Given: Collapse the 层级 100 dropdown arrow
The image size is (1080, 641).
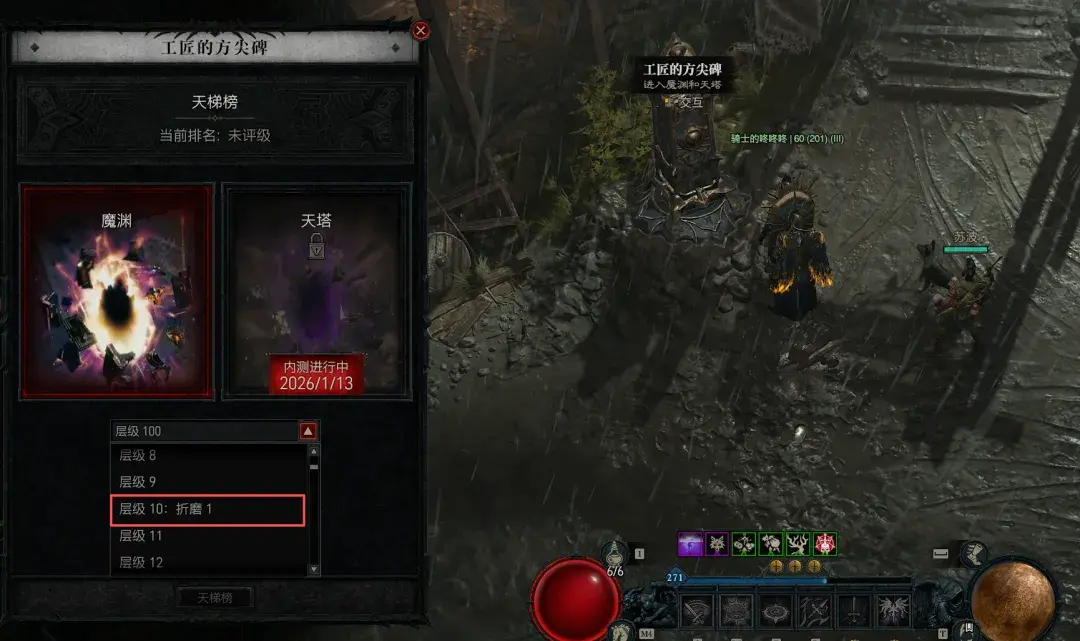Looking at the screenshot, I should coord(308,431).
